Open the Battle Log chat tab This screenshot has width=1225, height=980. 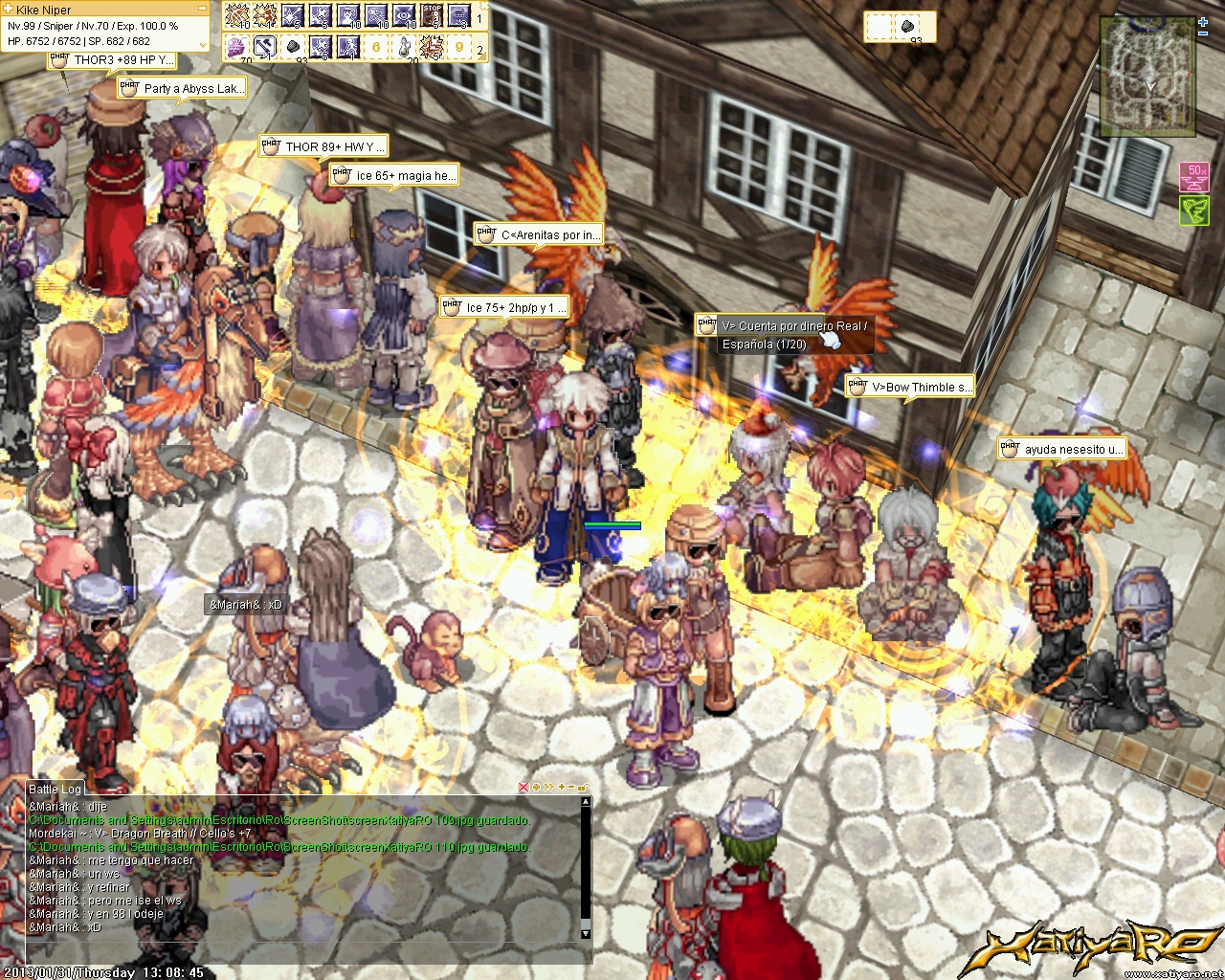(56, 789)
